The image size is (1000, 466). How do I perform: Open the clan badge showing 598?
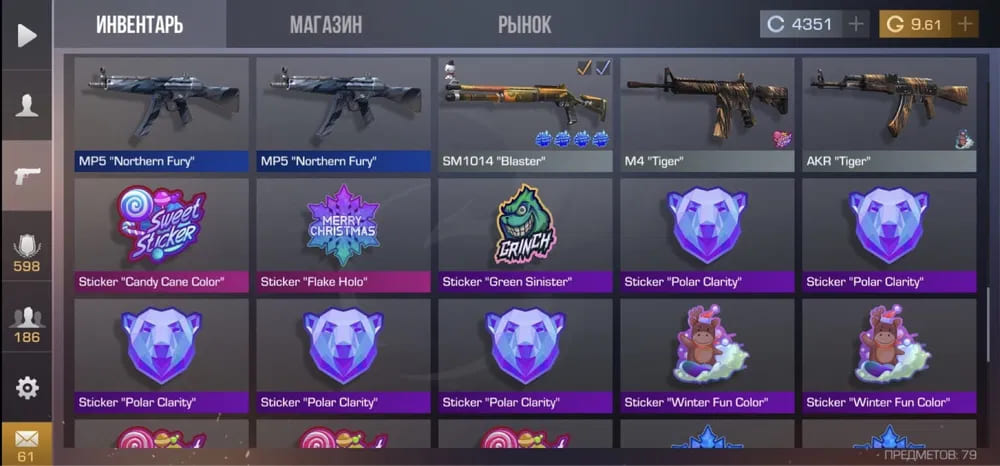click(26, 251)
